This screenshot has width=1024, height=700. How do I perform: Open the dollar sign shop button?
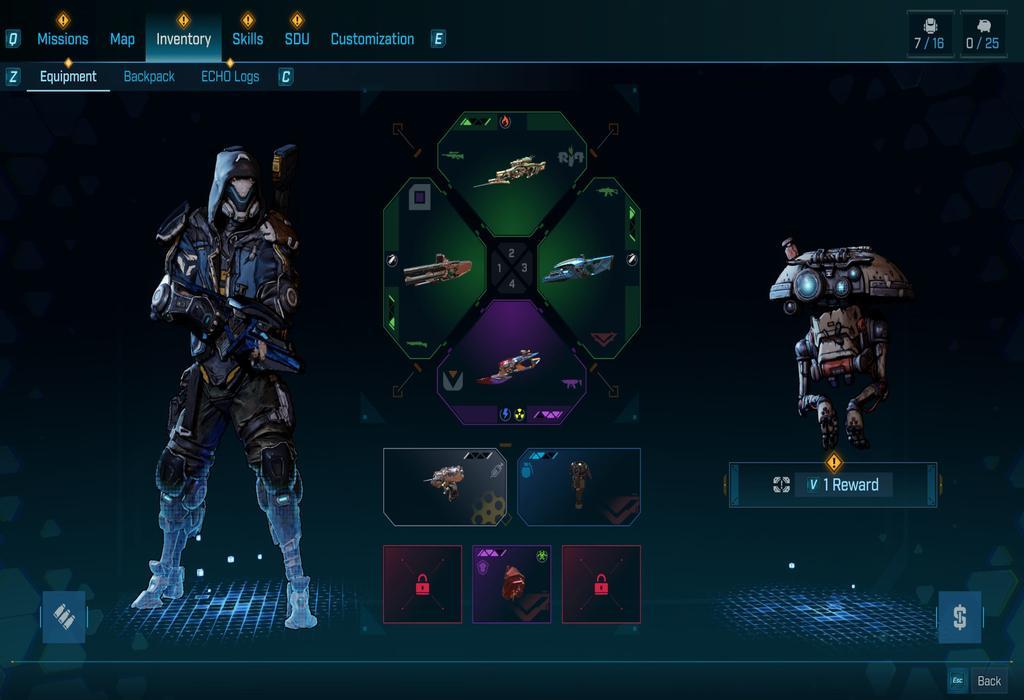coord(959,617)
